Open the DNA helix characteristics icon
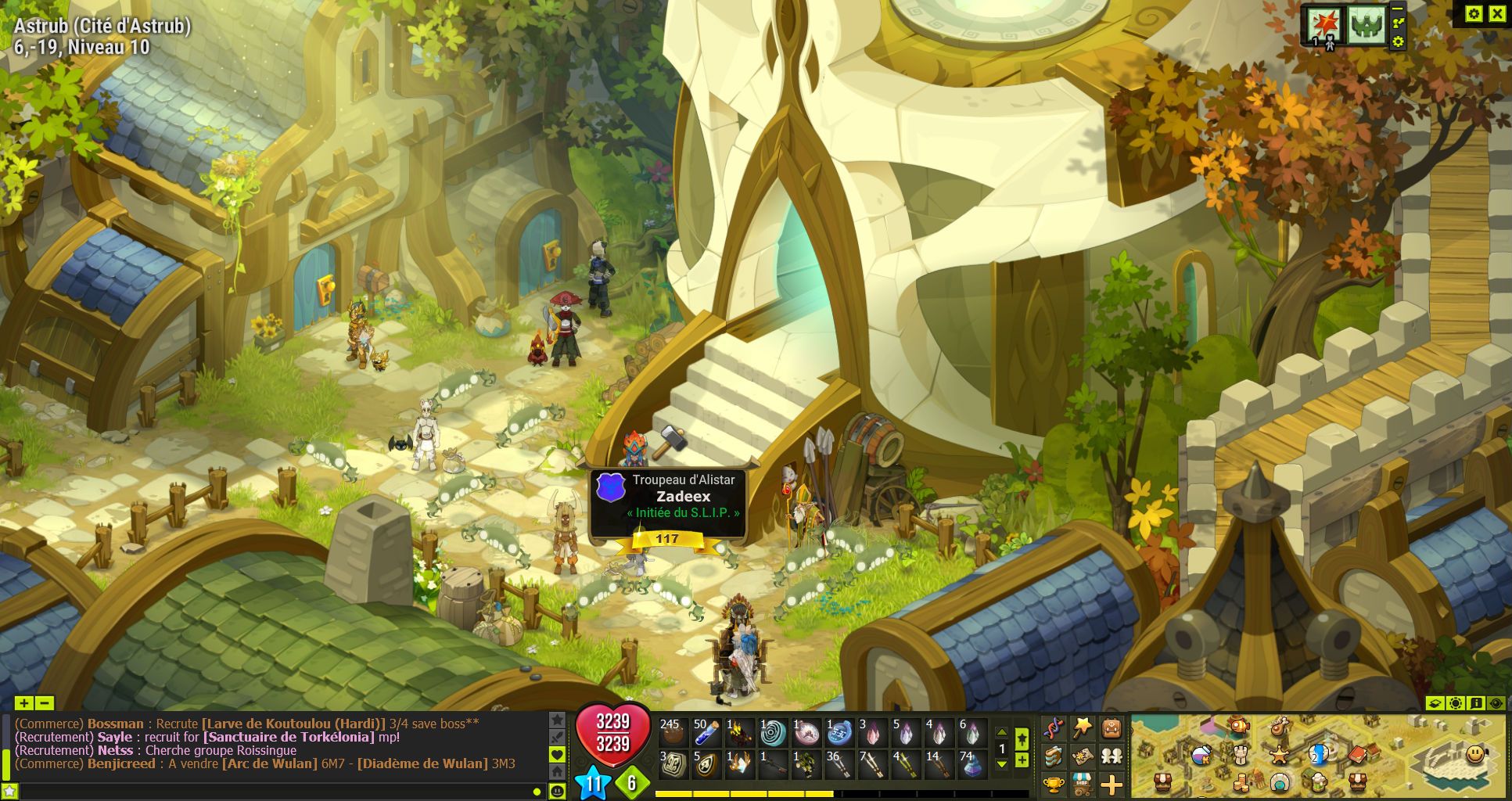The width and height of the screenshot is (1512, 801). click(x=1054, y=729)
